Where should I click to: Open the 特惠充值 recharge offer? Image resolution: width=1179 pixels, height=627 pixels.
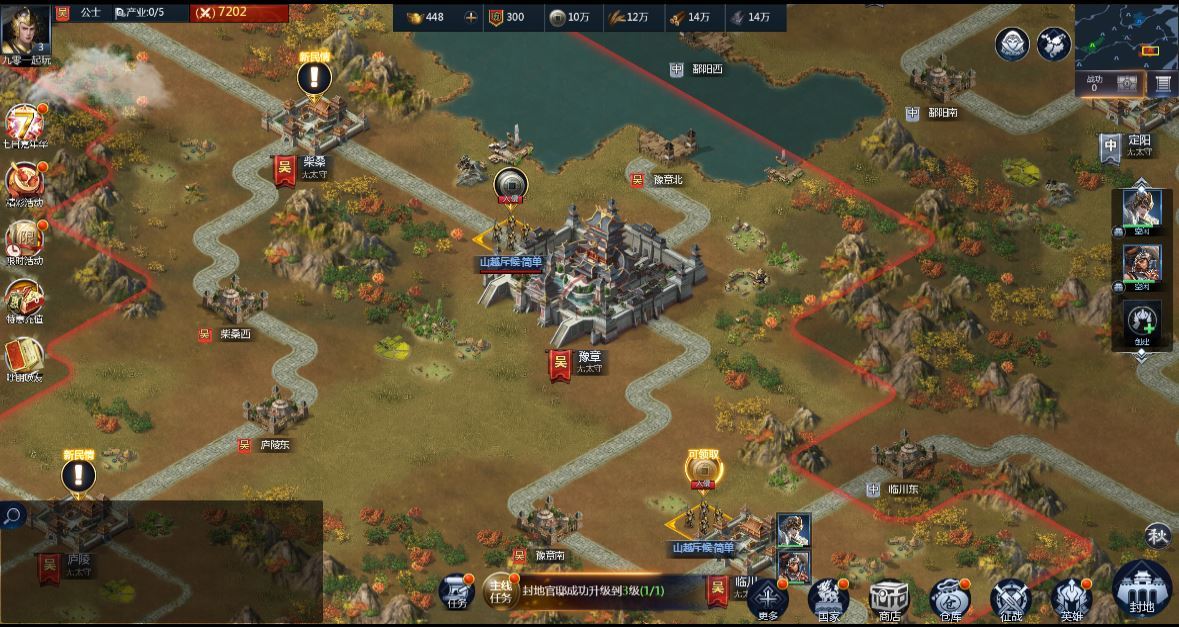click(x=24, y=298)
